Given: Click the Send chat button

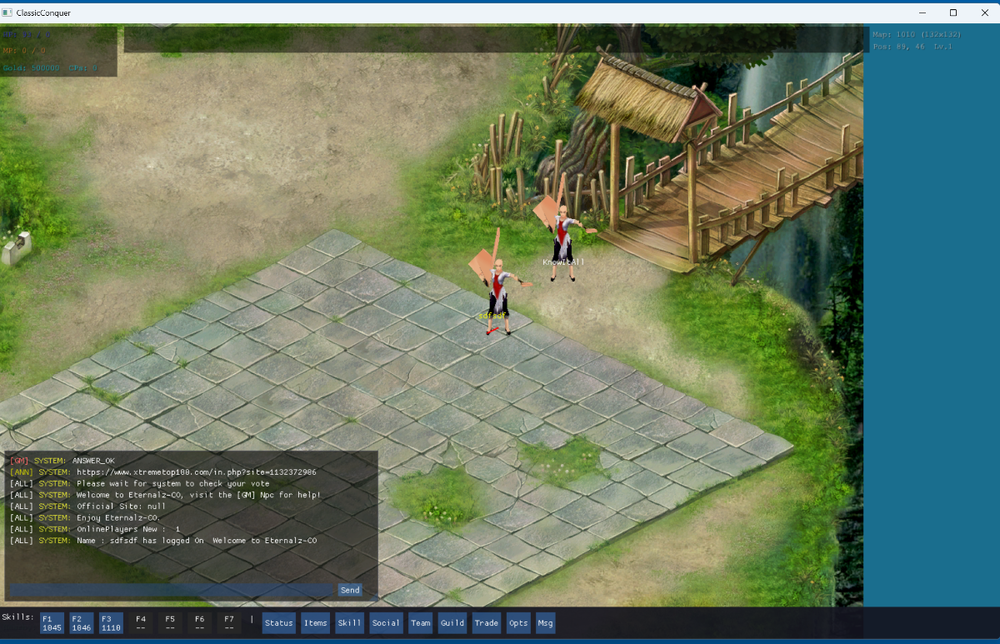Looking at the screenshot, I should (x=350, y=590).
